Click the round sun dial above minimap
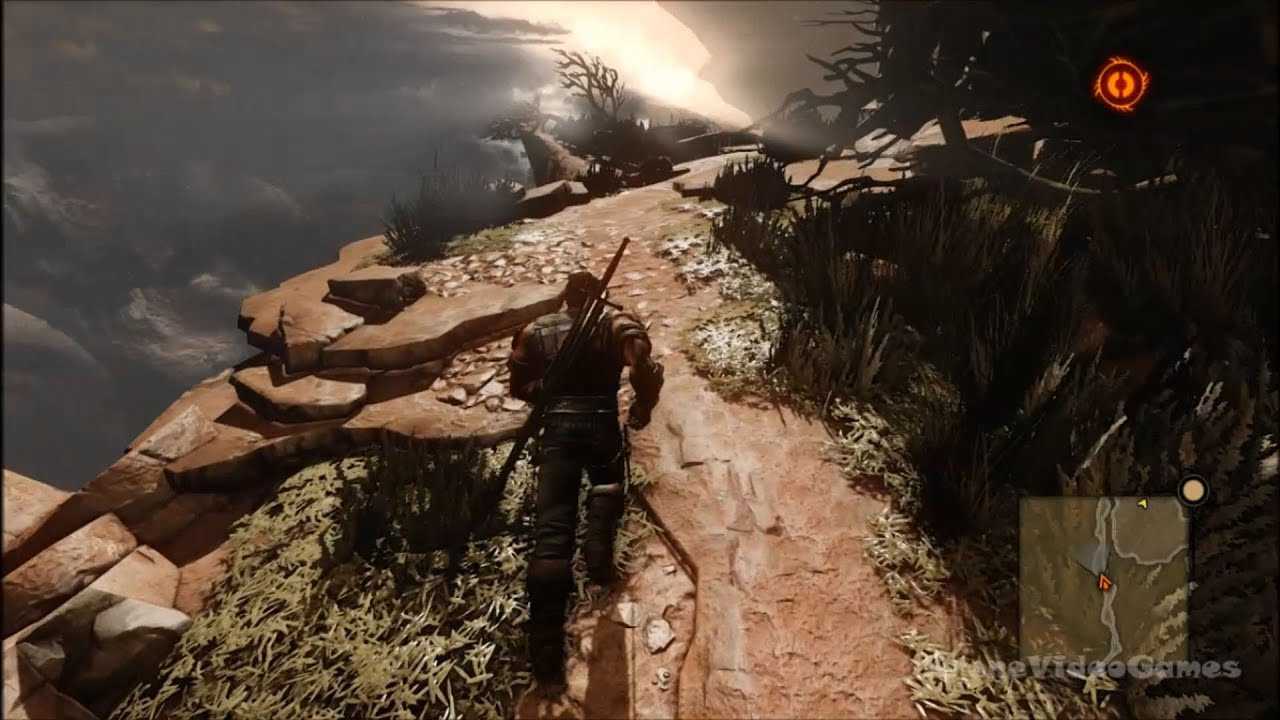This screenshot has width=1280, height=720. (1192, 490)
